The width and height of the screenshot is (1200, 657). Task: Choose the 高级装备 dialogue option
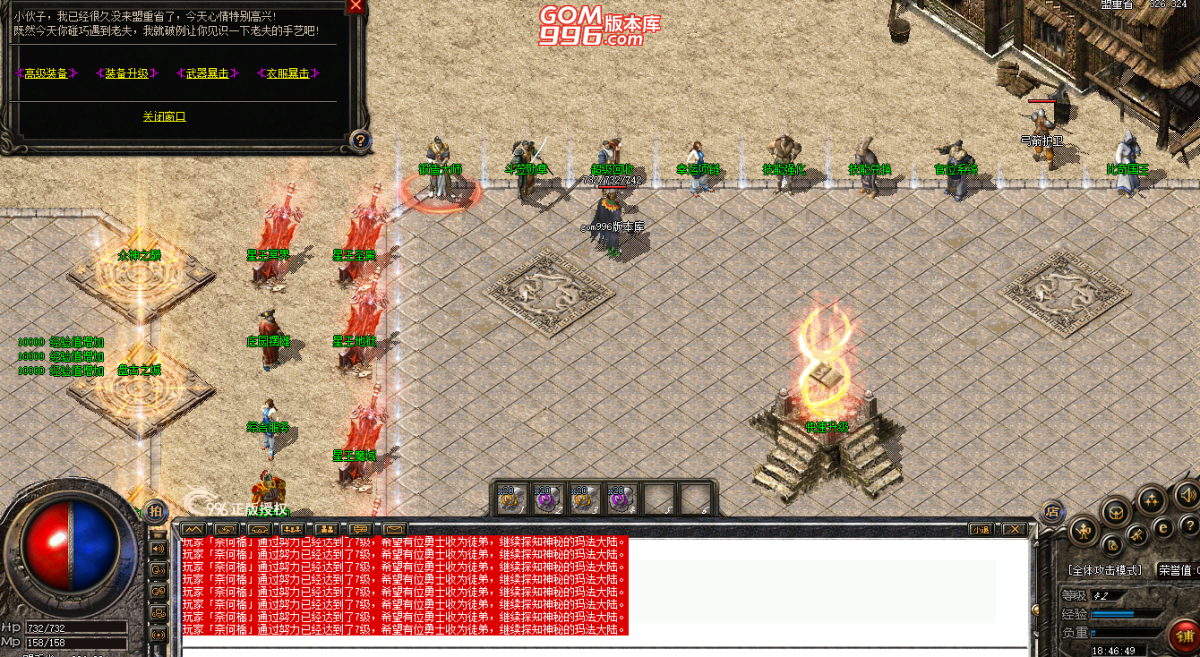pyautogui.click(x=47, y=73)
